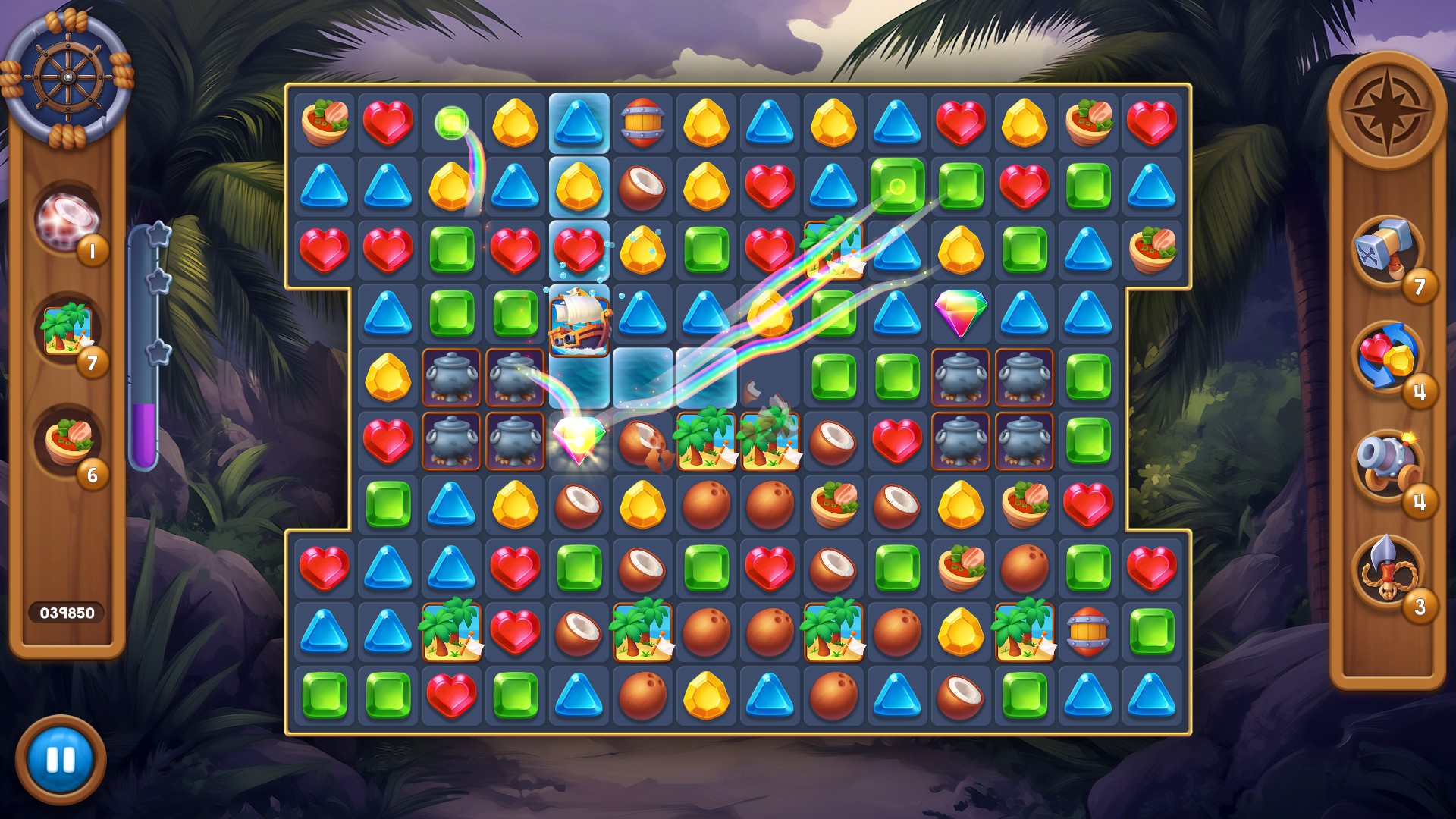Choose the rope dagger booster
Viewport: 1456px width, 819px height.
pyautogui.click(x=1387, y=570)
